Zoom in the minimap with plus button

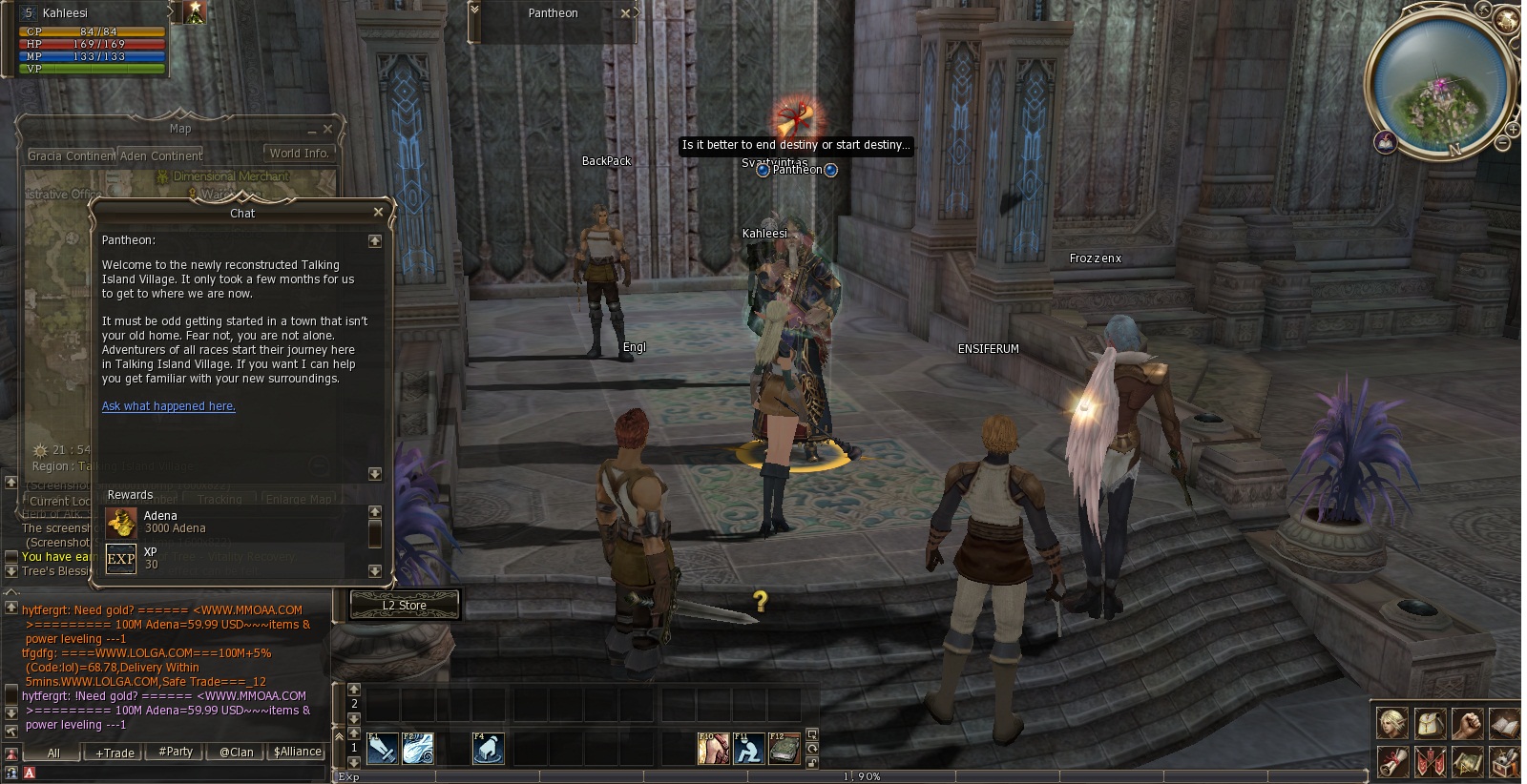[x=1515, y=128]
